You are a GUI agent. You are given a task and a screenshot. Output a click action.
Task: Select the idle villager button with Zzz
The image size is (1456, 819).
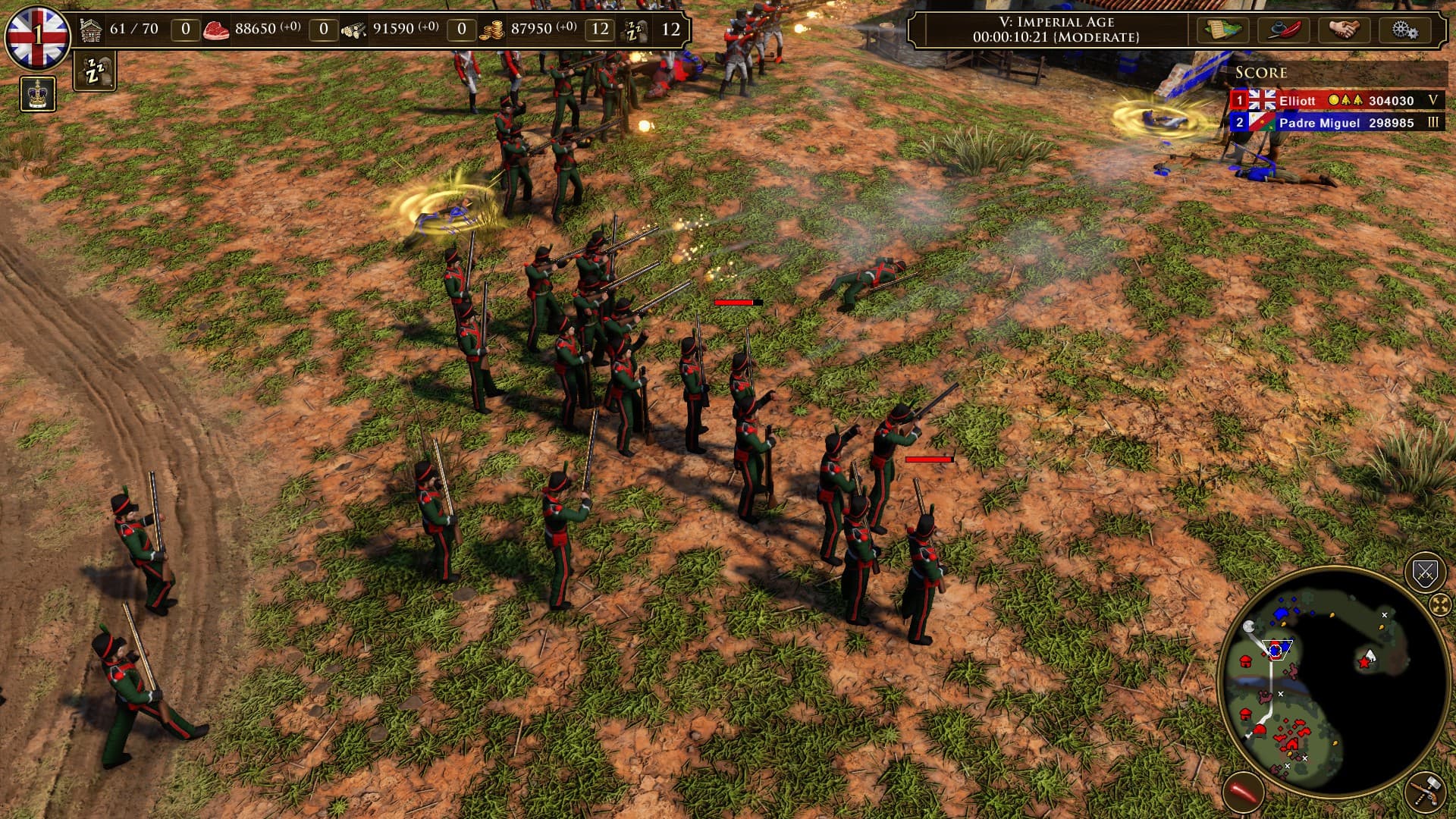click(95, 72)
